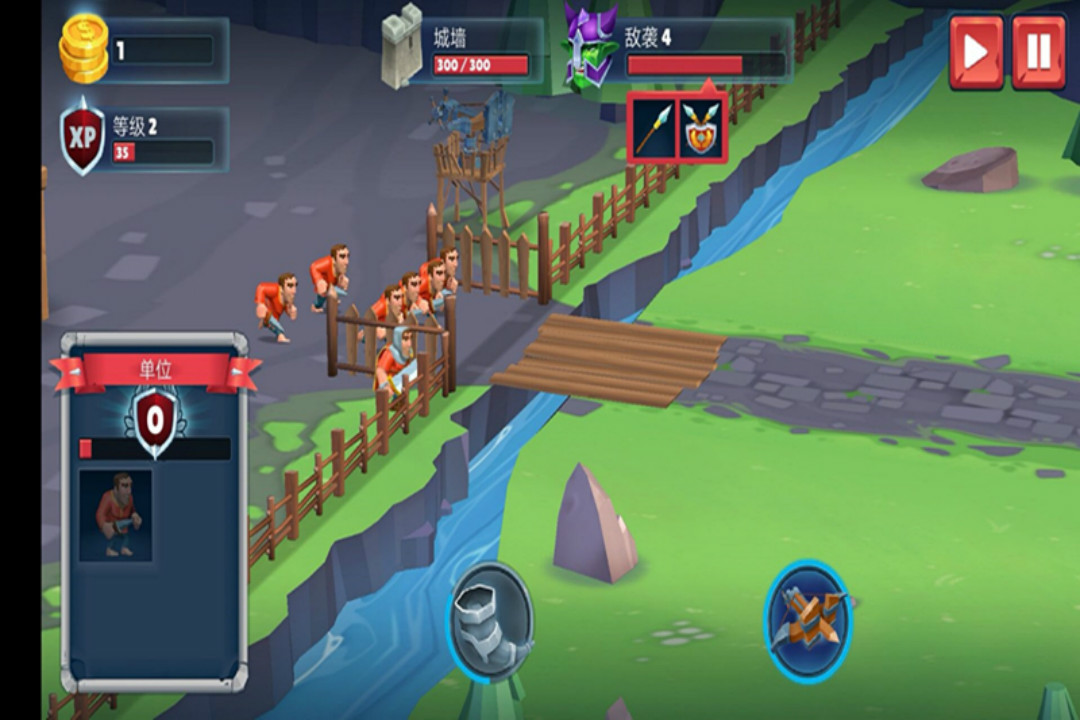Pause the game with the pause button
1080x720 pixels.
pyautogui.click(x=1039, y=52)
